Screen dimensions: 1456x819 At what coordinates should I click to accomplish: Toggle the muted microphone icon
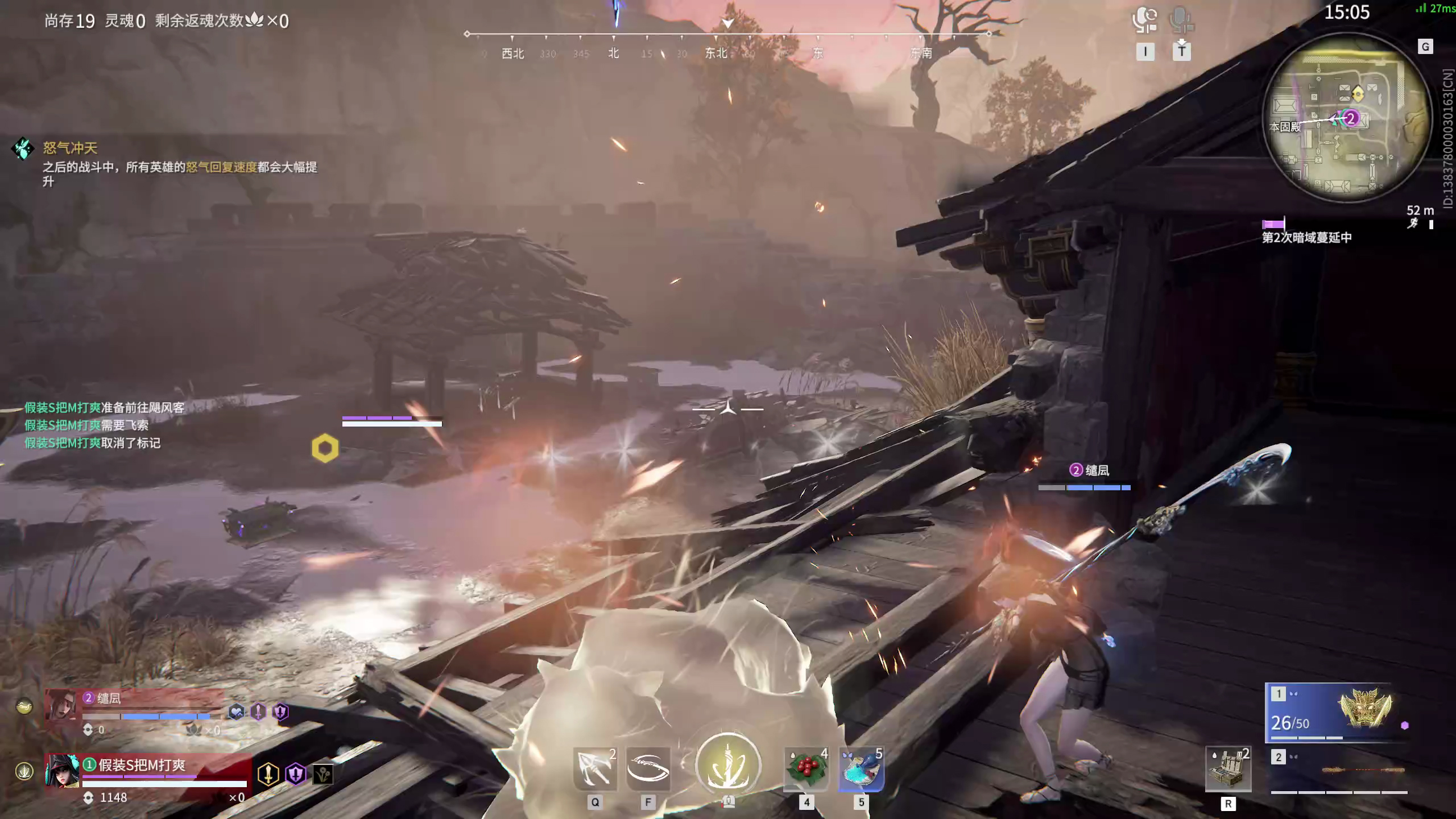tap(1181, 20)
